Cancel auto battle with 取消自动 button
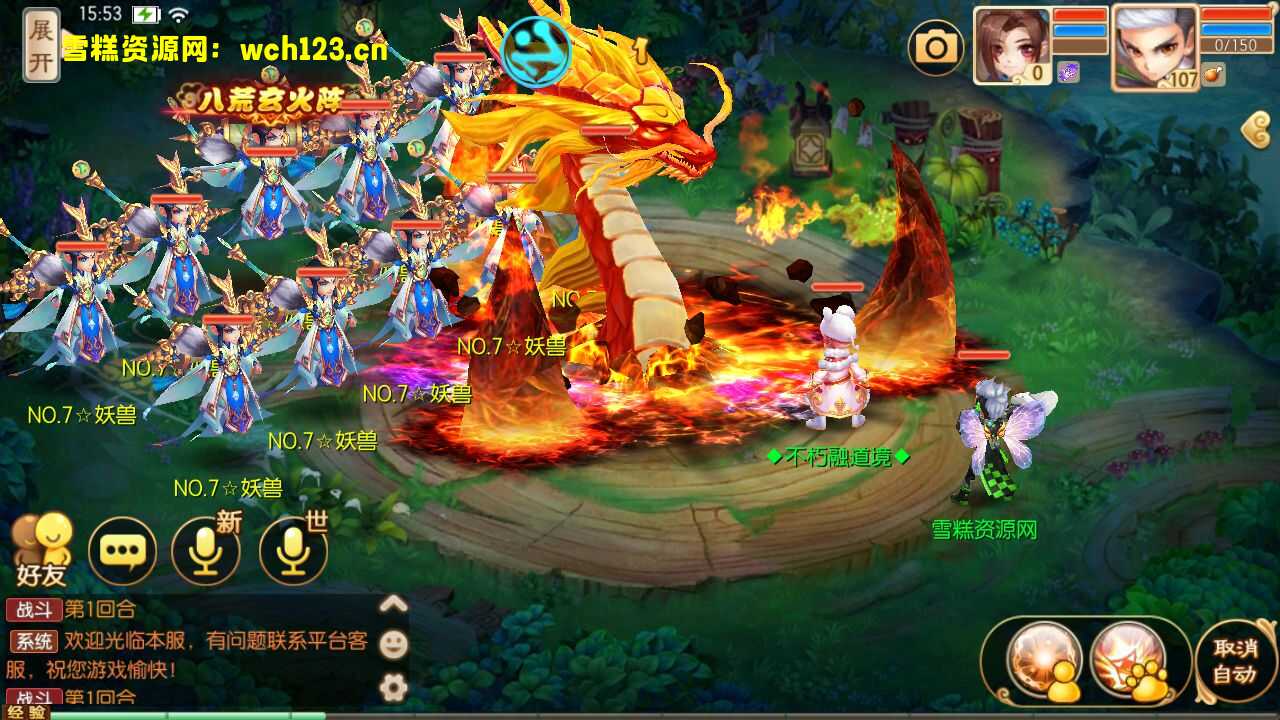Screen dimensions: 1280x720 tap(1238, 660)
